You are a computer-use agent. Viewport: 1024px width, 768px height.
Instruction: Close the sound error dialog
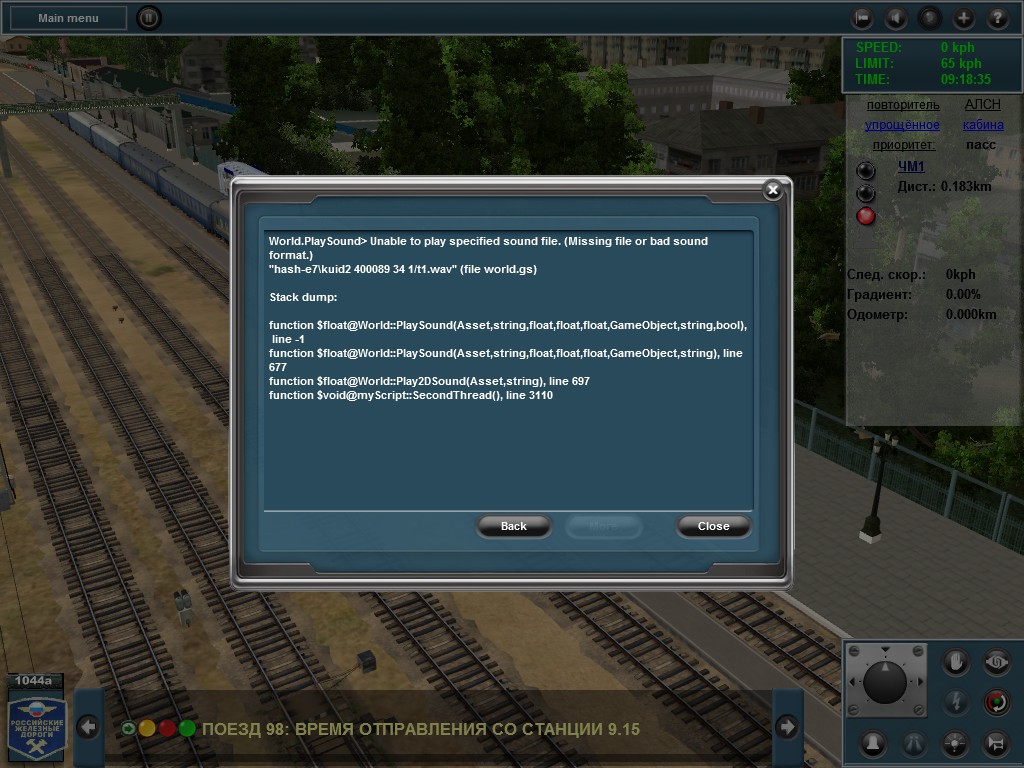coord(713,526)
